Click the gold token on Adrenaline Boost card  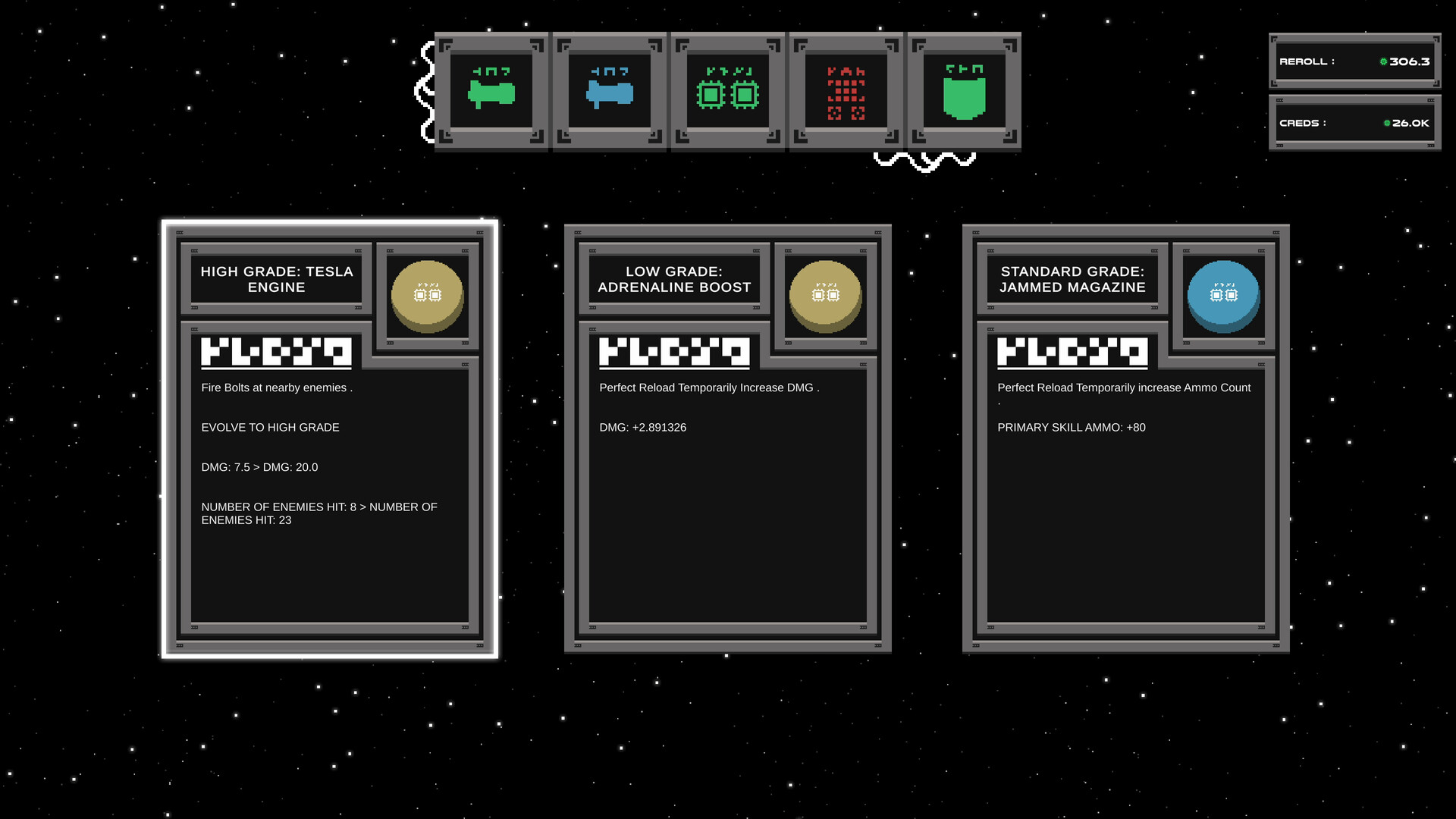click(x=826, y=294)
